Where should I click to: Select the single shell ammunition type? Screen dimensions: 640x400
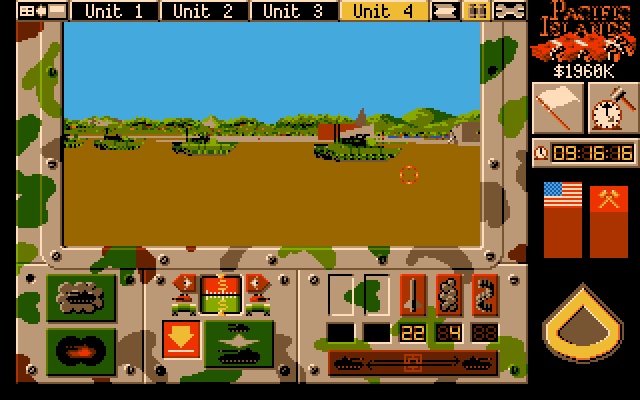(x=414, y=295)
